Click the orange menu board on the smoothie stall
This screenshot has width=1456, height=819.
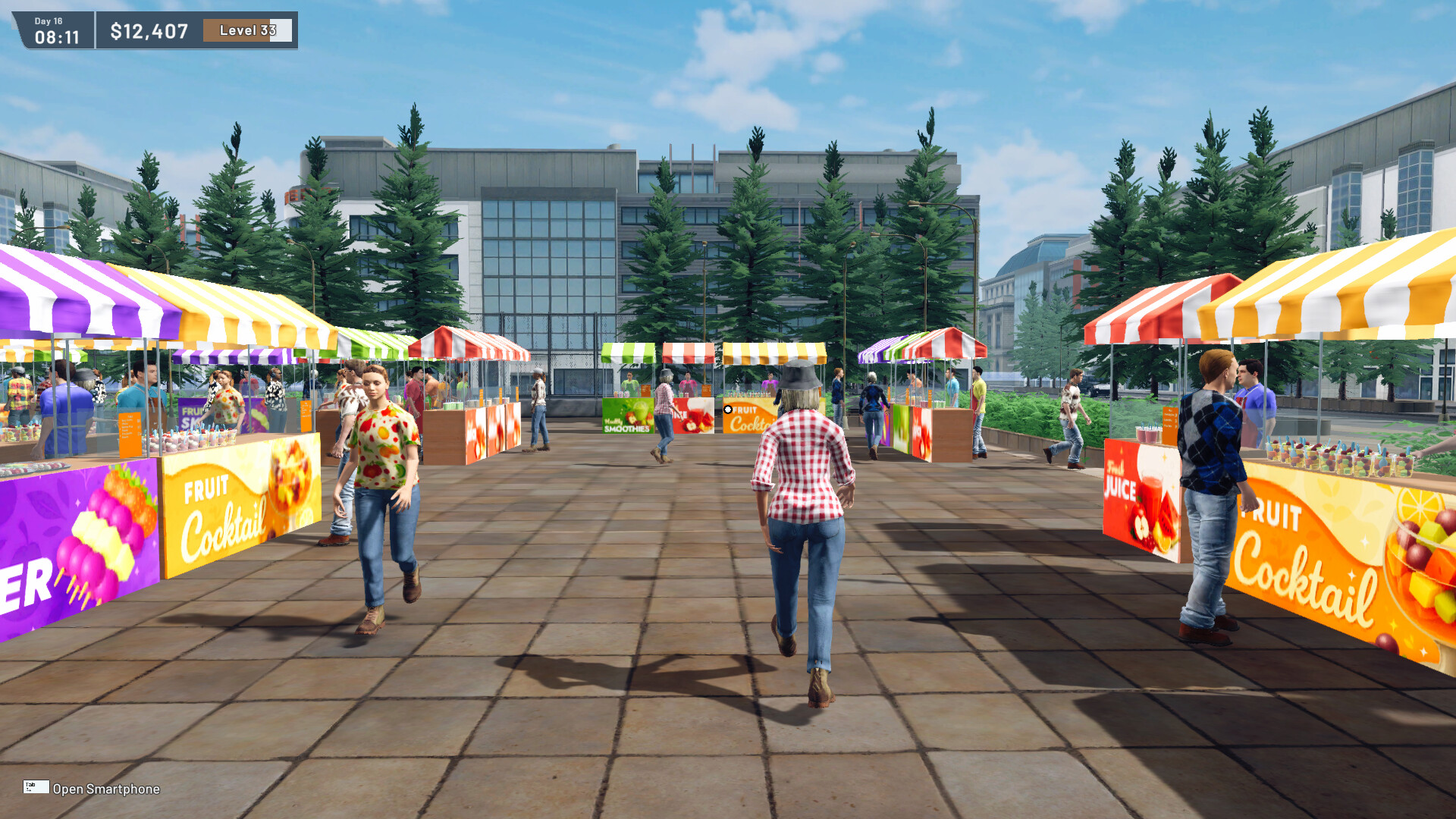645,391
